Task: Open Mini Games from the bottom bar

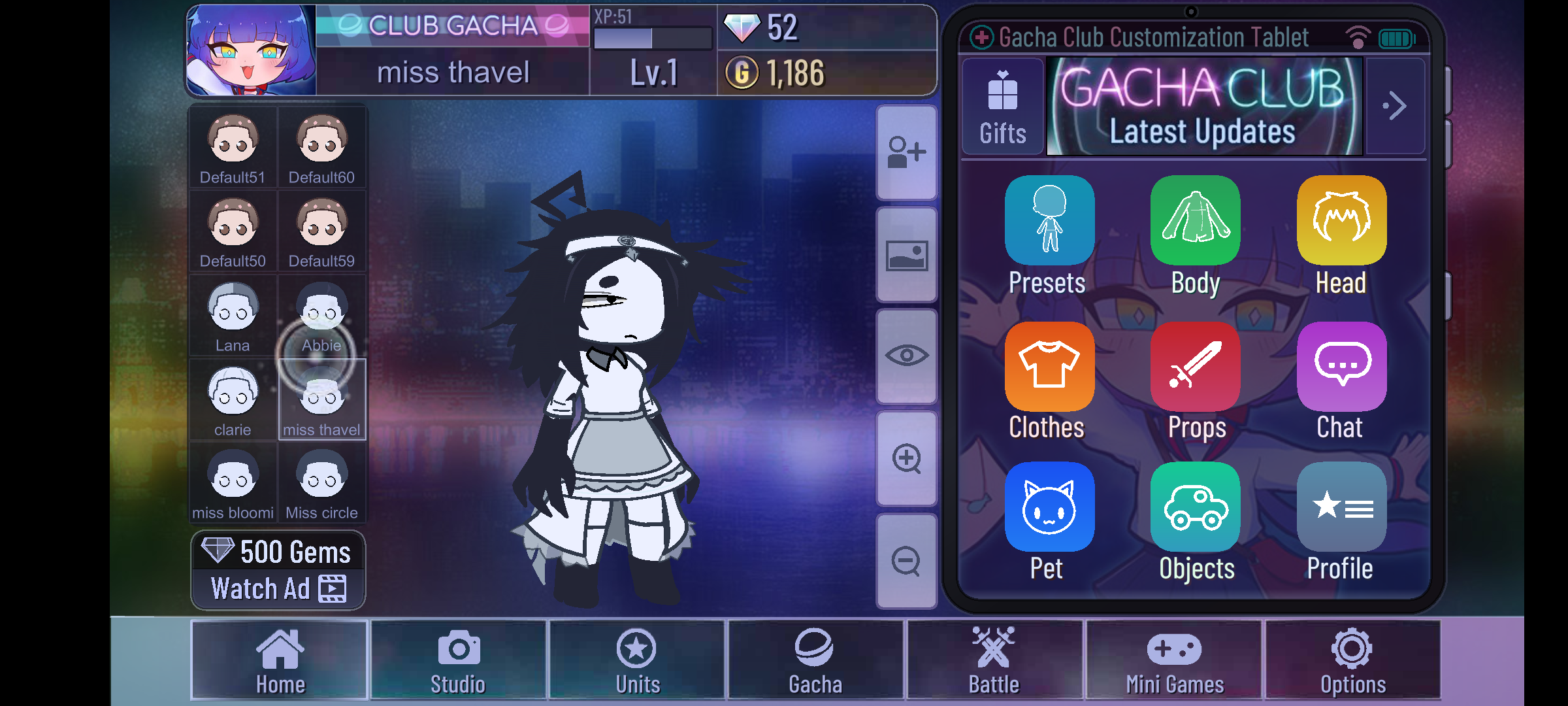Action: tap(1174, 660)
